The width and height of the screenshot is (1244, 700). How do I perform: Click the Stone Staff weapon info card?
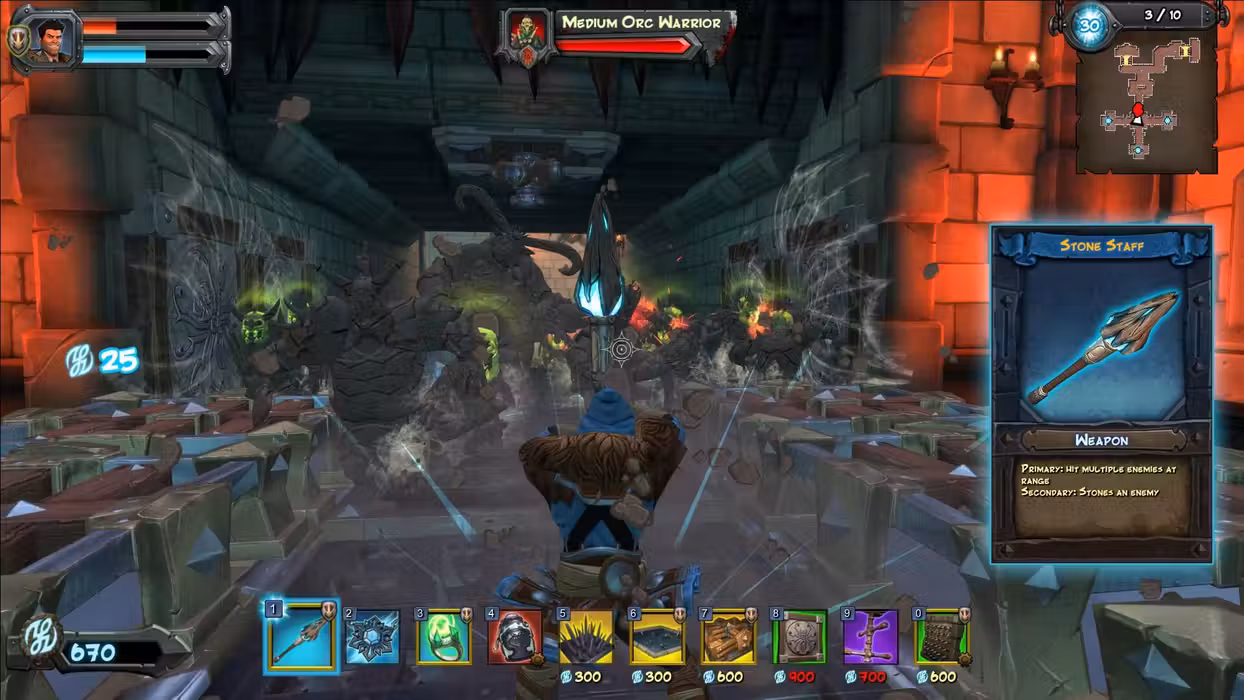click(x=1102, y=393)
